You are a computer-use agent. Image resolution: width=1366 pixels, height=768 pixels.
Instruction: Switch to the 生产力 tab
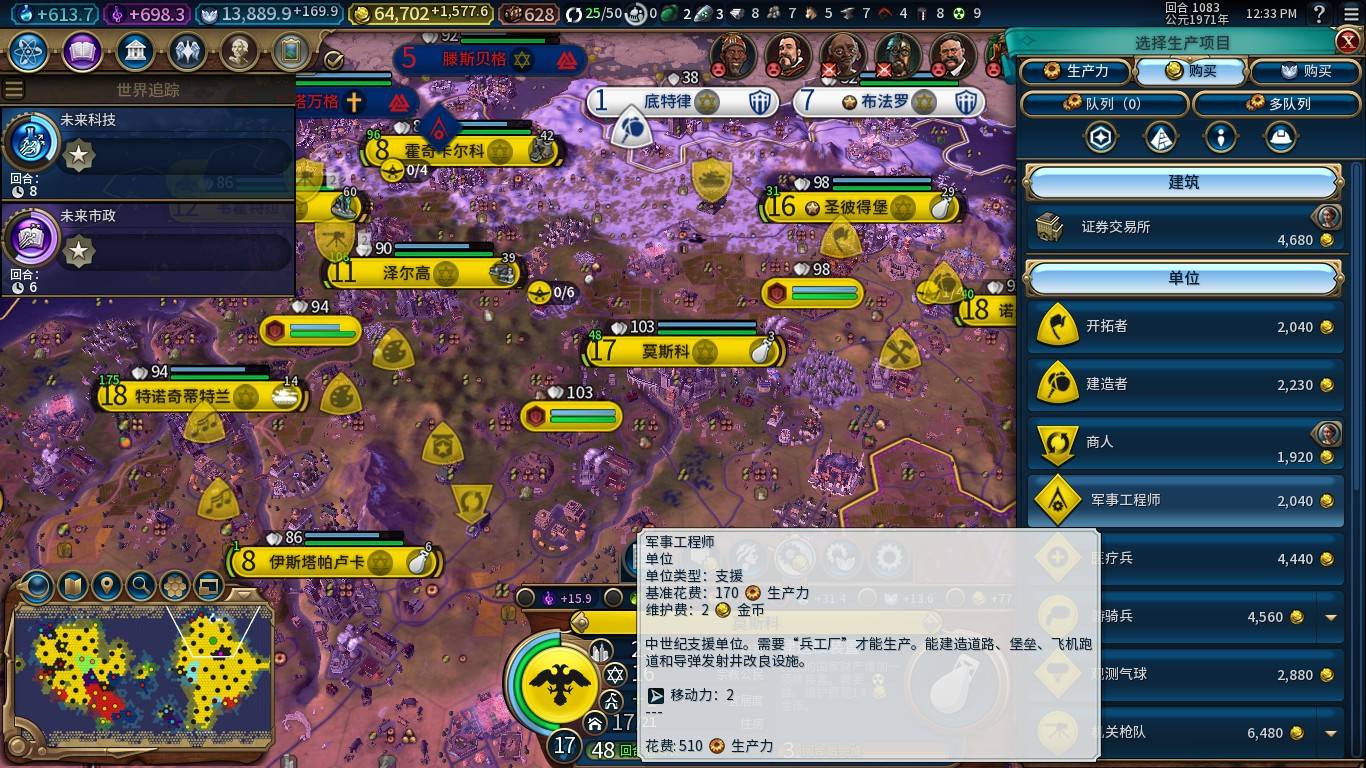[x=1077, y=71]
